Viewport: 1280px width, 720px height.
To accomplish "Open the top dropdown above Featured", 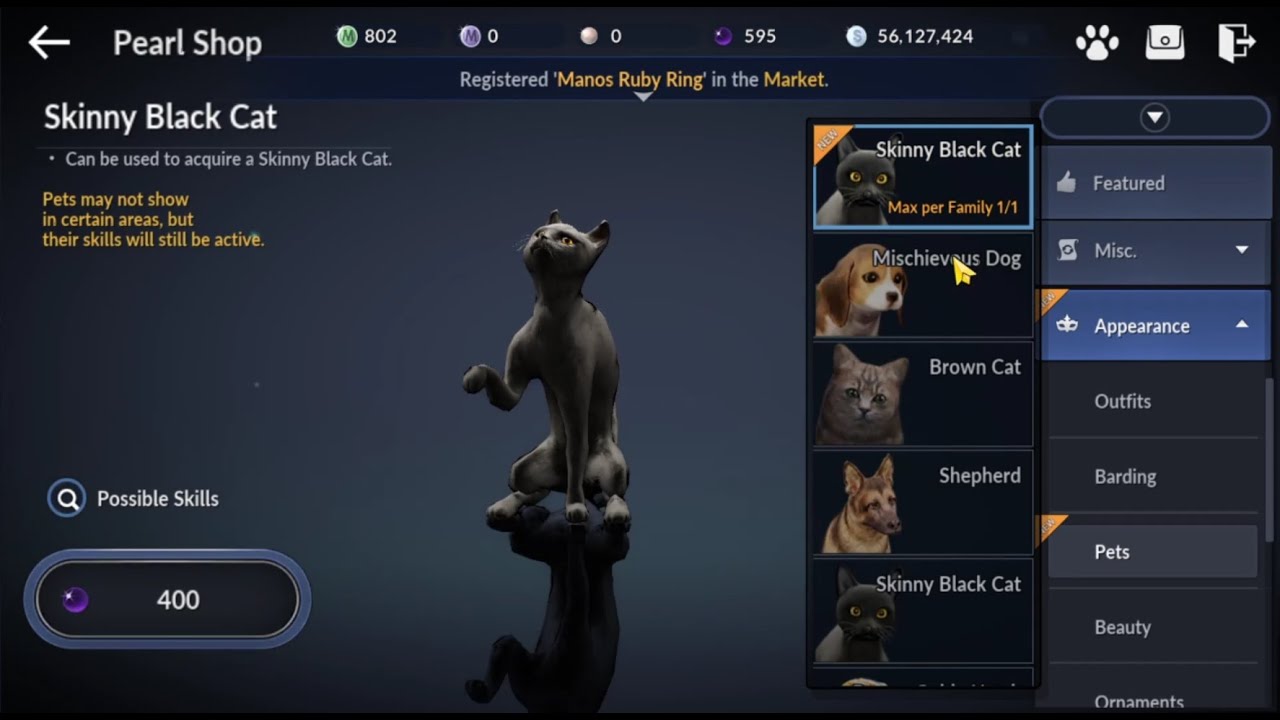I will 1154,117.
